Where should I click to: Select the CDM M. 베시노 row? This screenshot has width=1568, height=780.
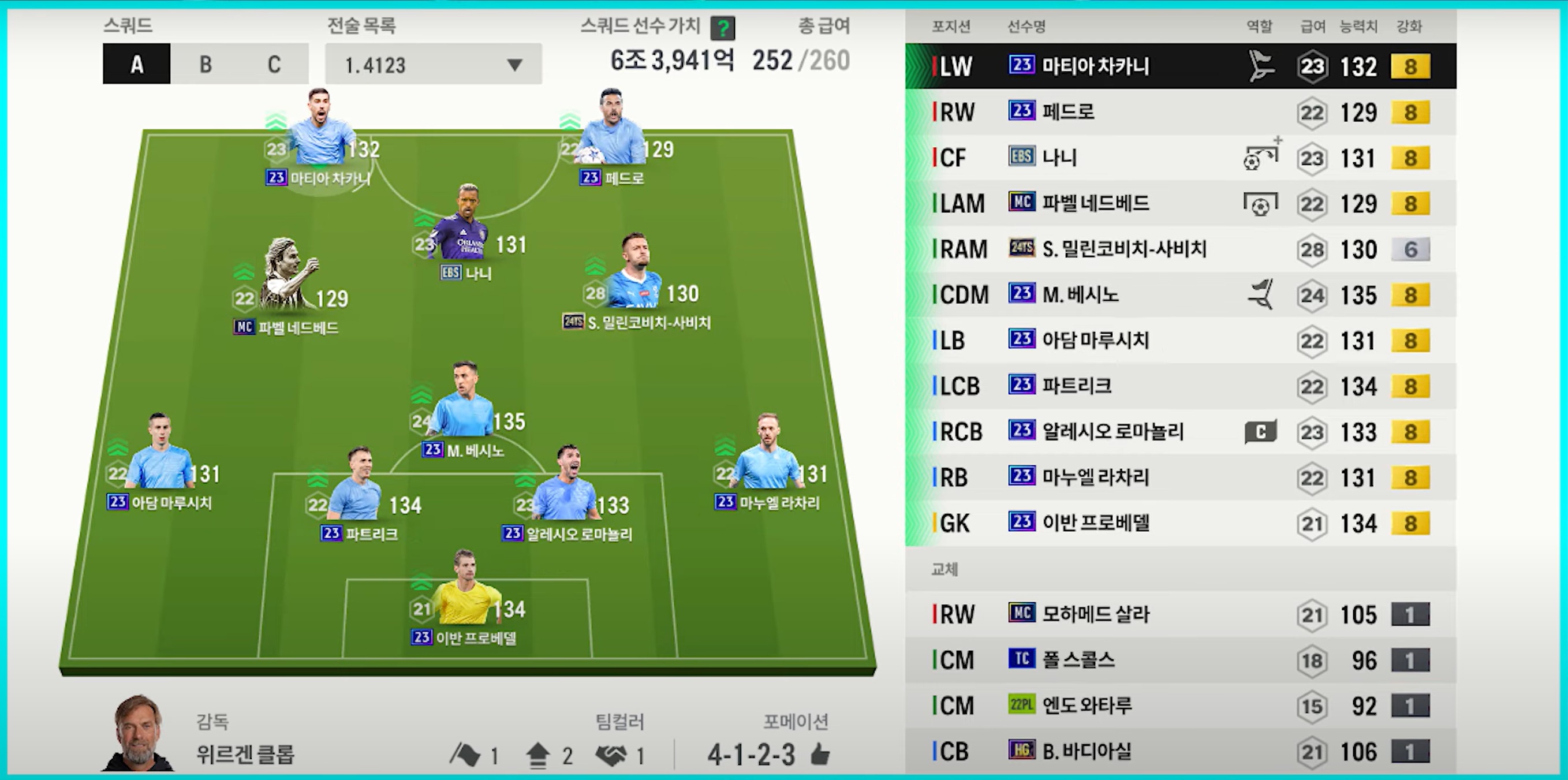[1179, 294]
